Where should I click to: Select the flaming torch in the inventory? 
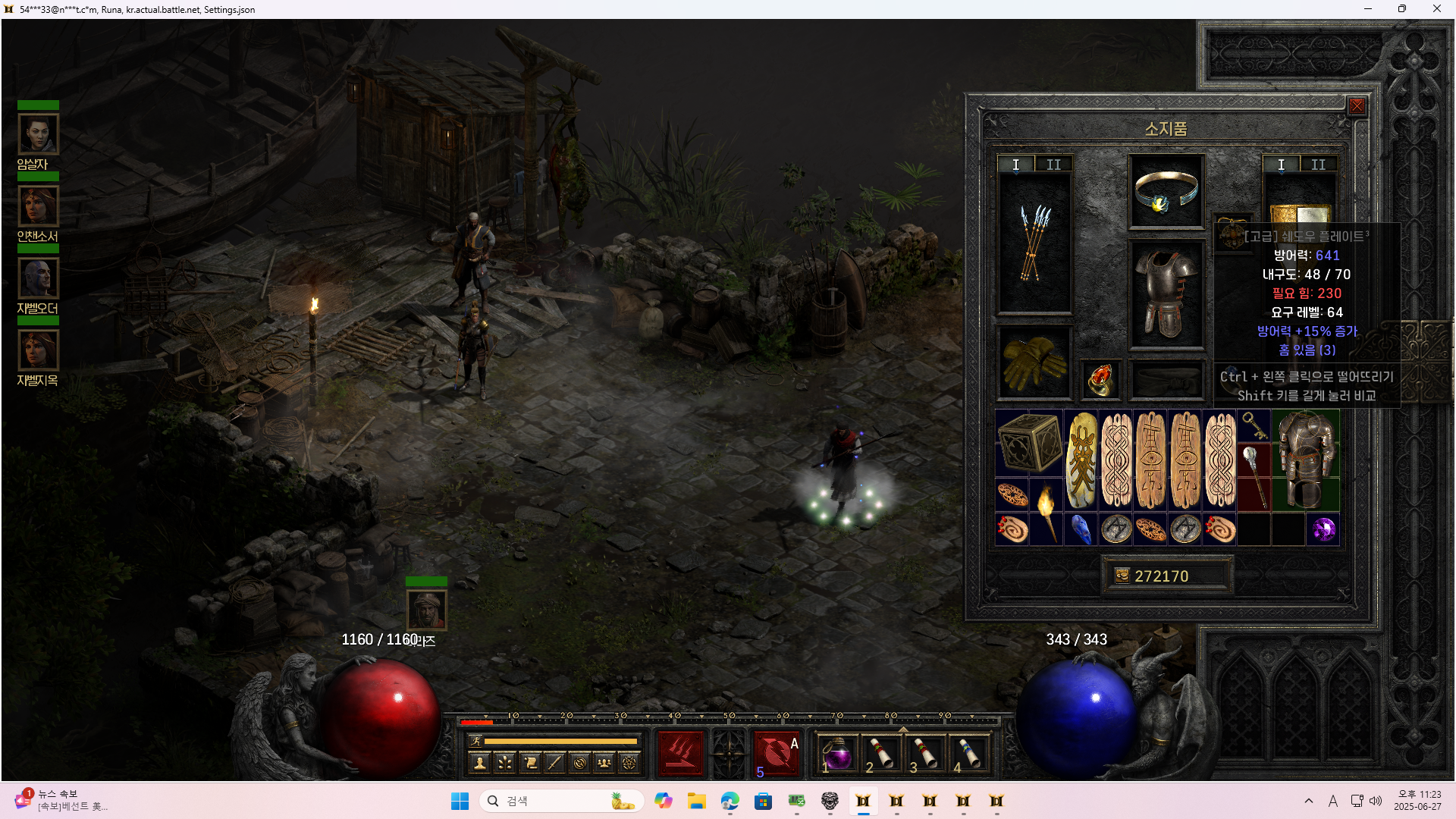click(1046, 512)
